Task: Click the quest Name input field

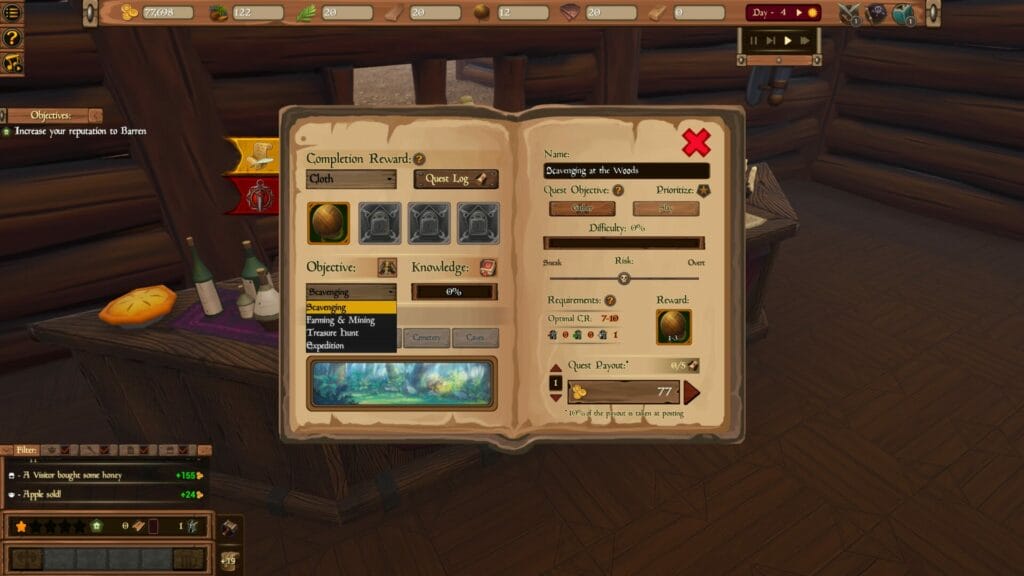Action: pos(626,171)
